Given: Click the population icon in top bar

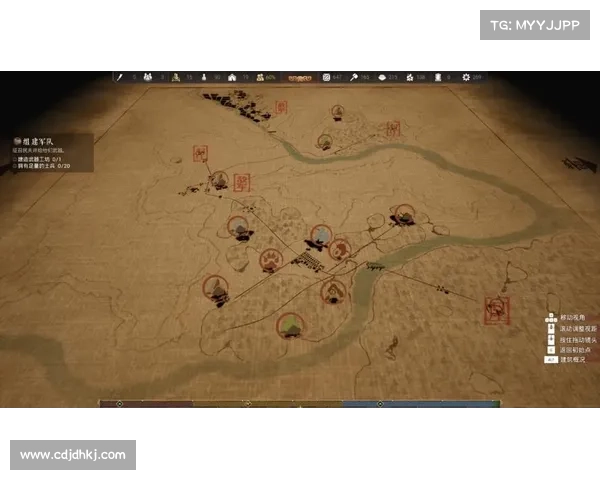Looking at the screenshot, I should [x=148, y=77].
